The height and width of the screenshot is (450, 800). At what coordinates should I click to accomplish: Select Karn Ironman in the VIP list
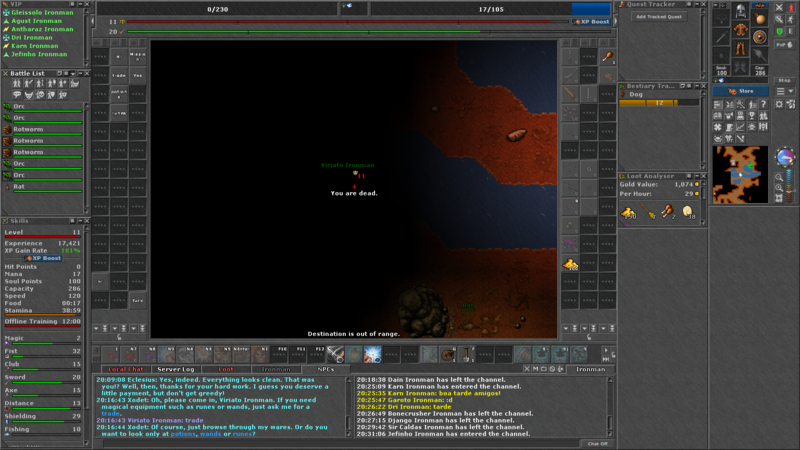pos(34,45)
